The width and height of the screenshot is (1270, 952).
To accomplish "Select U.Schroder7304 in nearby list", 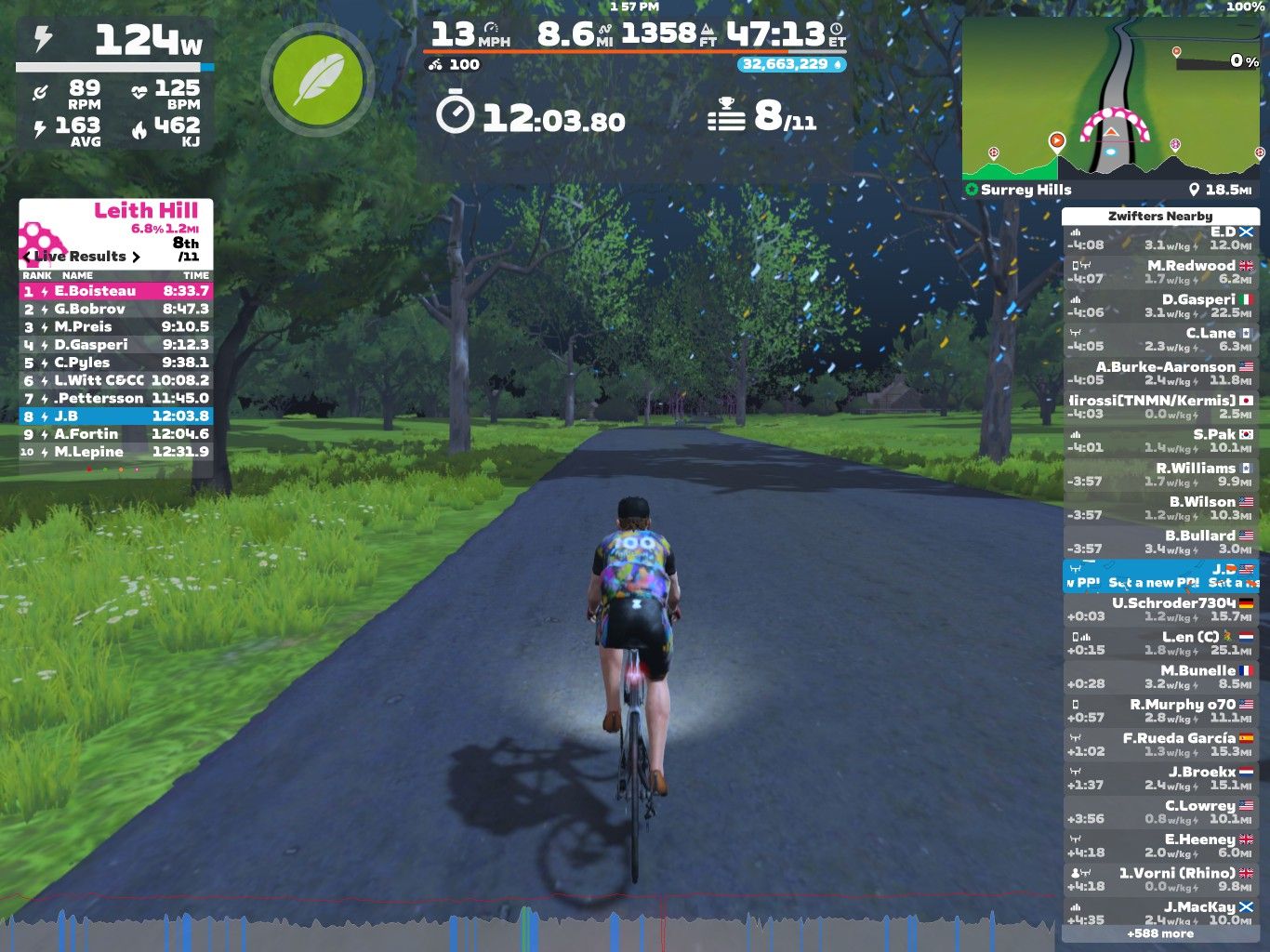I will pyautogui.click(x=1159, y=609).
